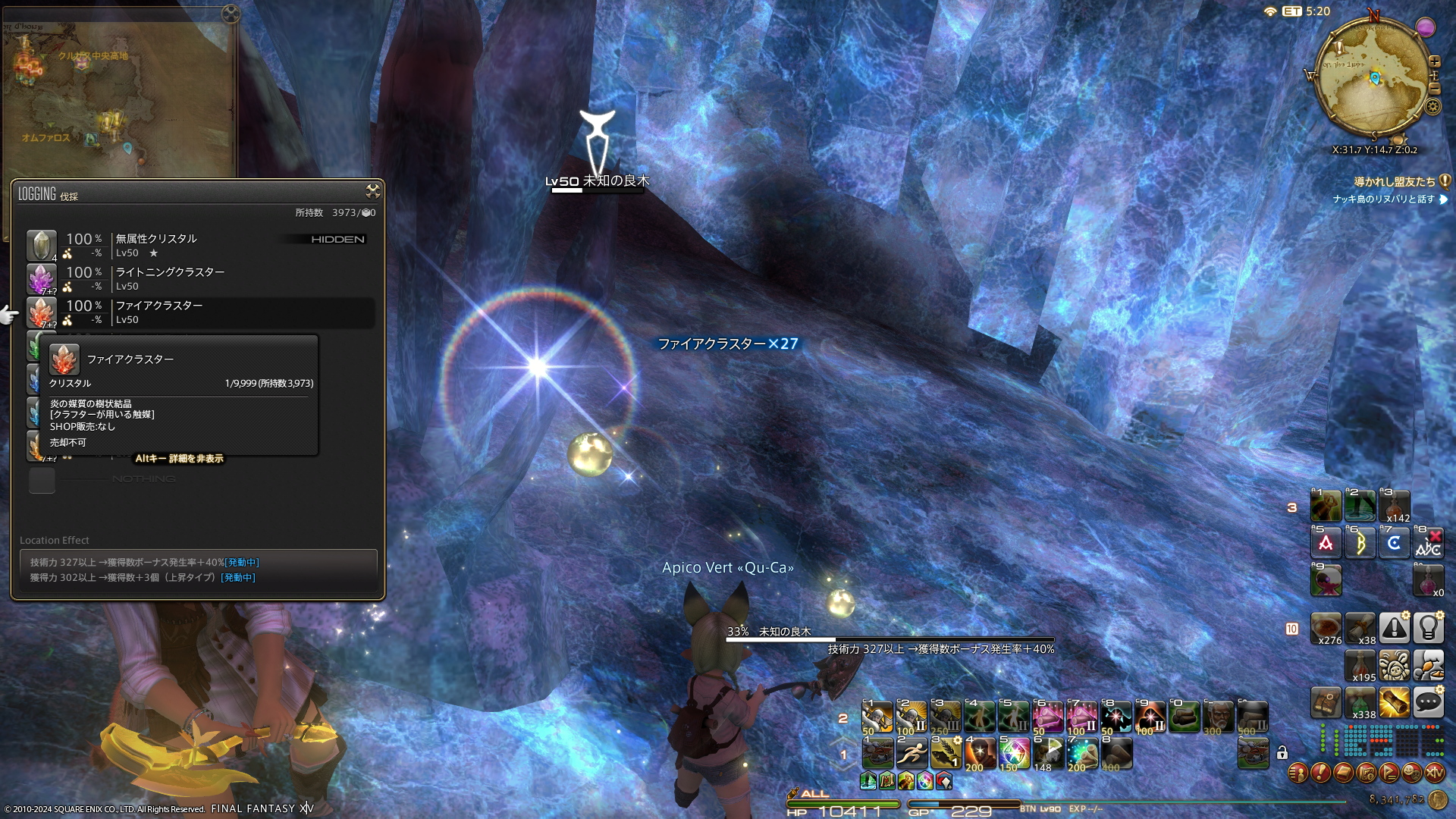The width and height of the screenshot is (1456, 819).
Task: Close the Logging gathering window
Action: (372, 190)
